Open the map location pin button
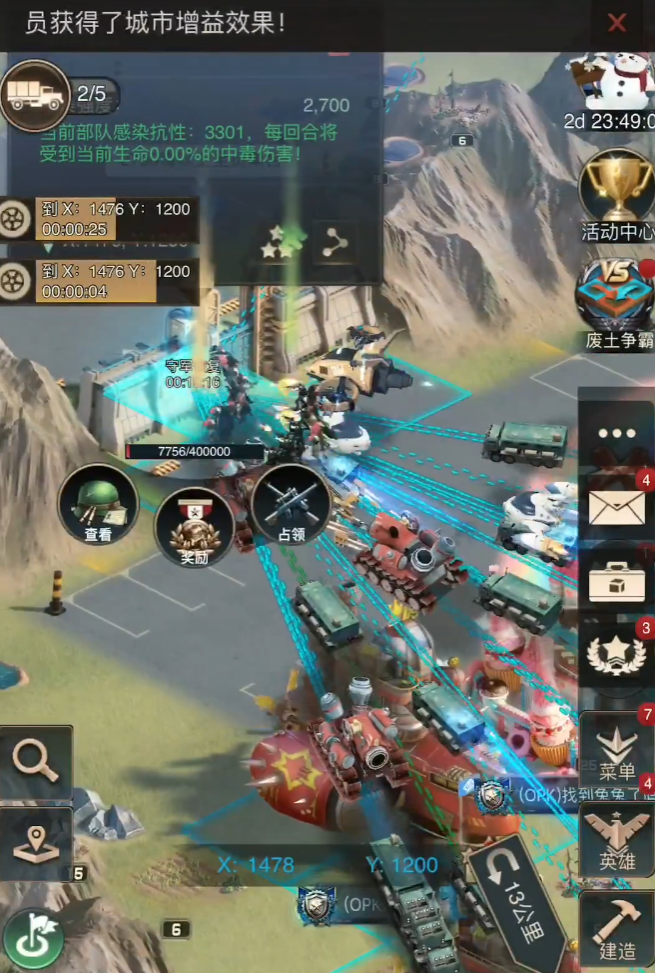 pyautogui.click(x=36, y=843)
